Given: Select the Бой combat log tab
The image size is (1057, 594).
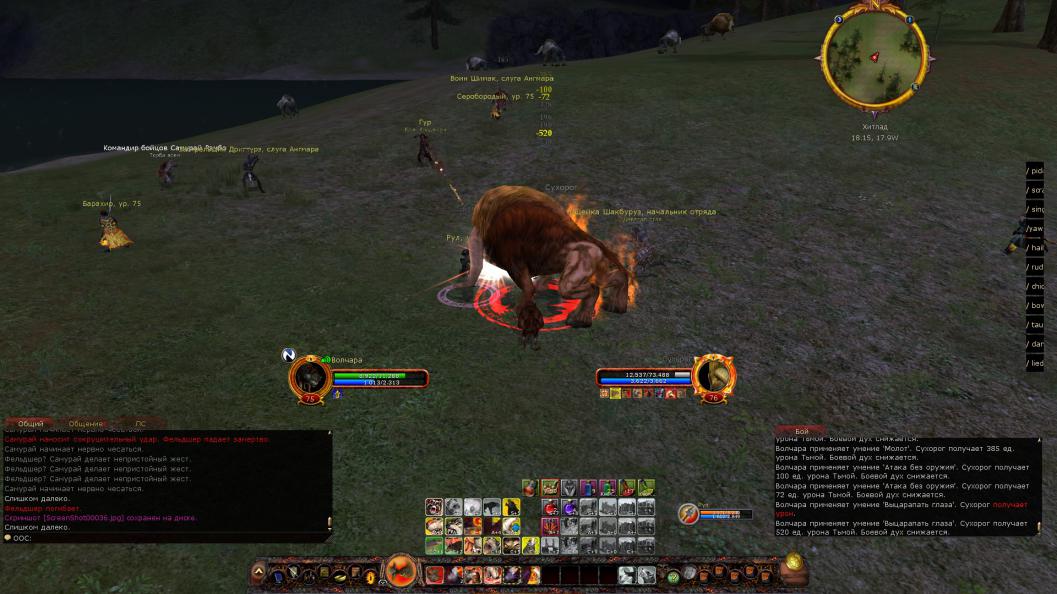Looking at the screenshot, I should (x=801, y=431).
